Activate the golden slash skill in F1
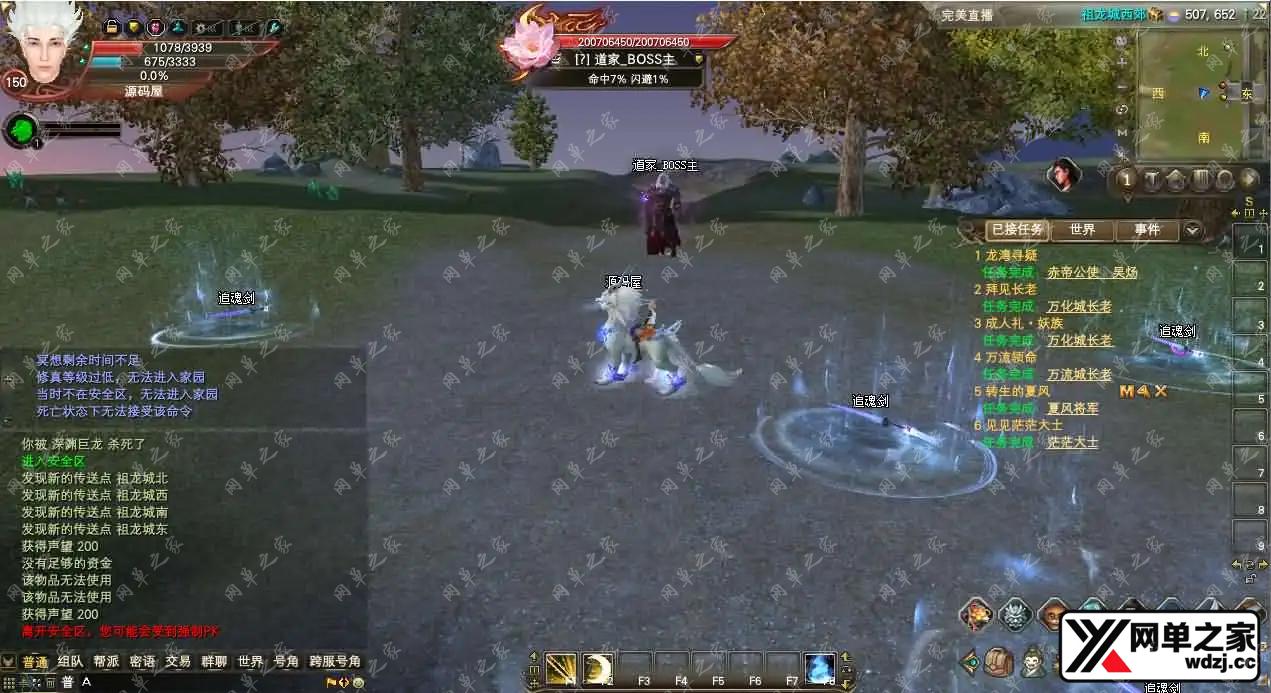This screenshot has width=1271, height=693. (561, 668)
